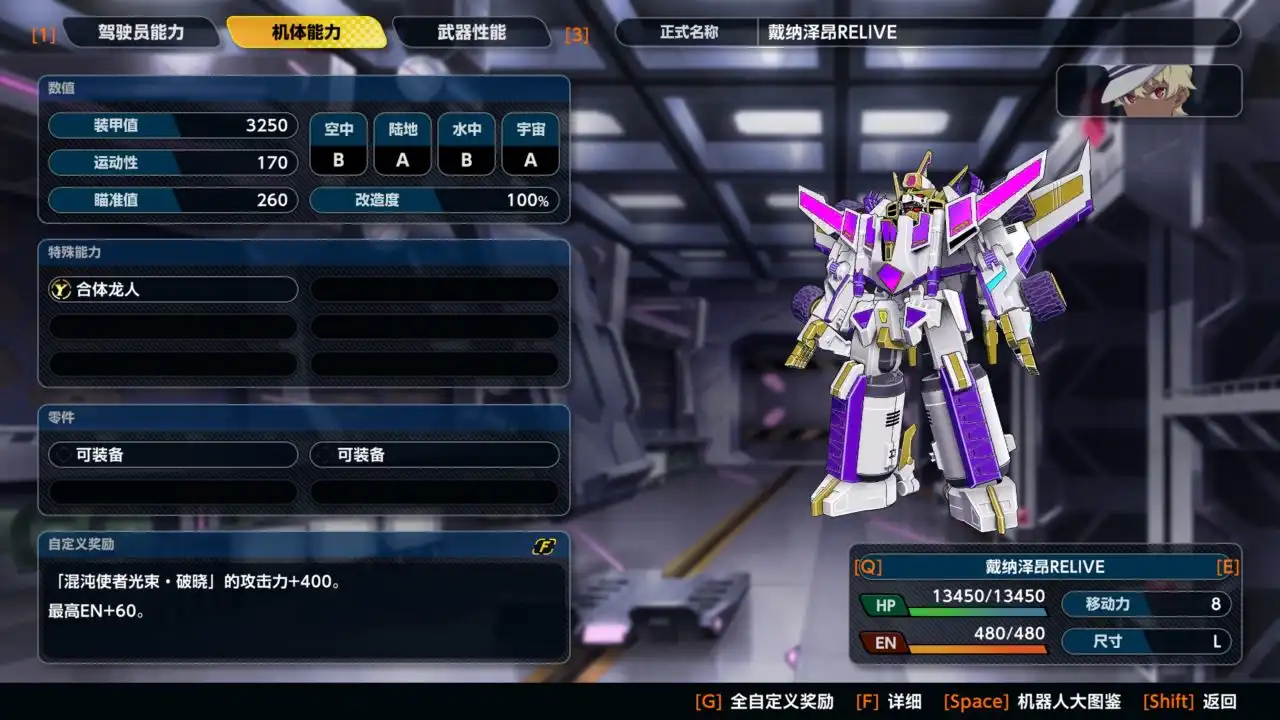
Task: Open the first 可装备 parts slot
Action: [x=171, y=455]
